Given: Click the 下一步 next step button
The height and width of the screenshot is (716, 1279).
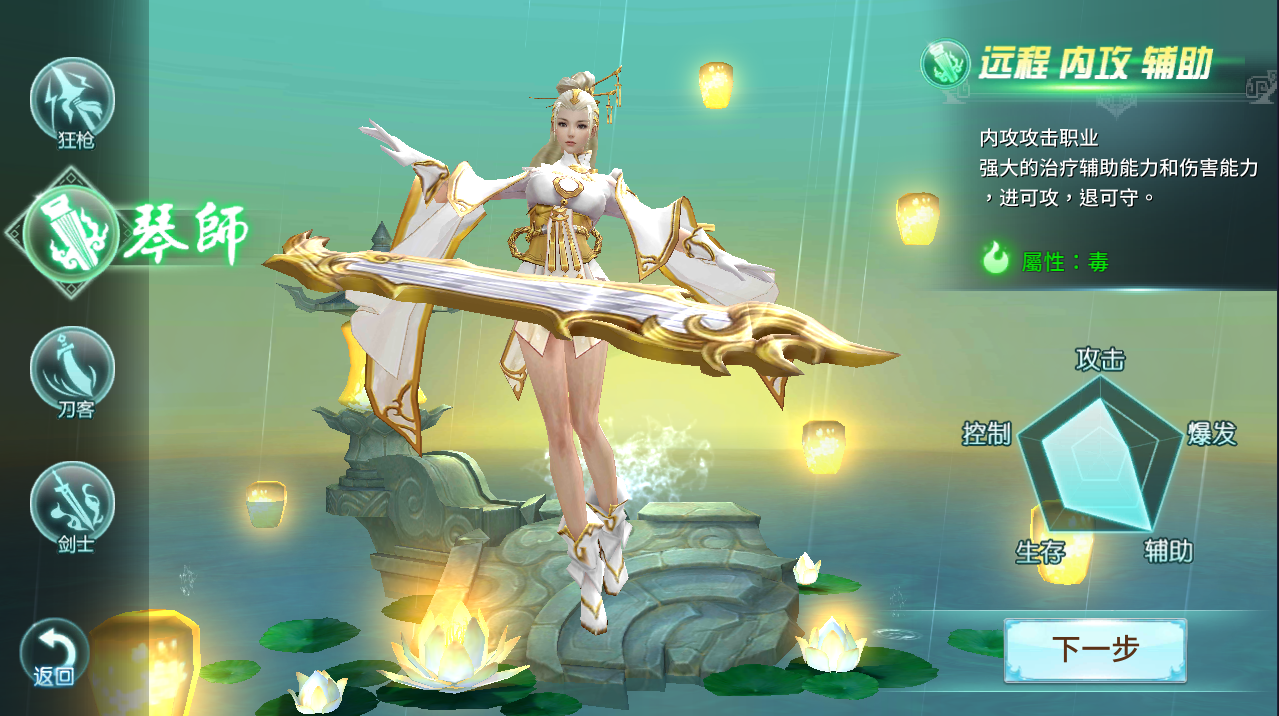Looking at the screenshot, I should coord(1095,649).
